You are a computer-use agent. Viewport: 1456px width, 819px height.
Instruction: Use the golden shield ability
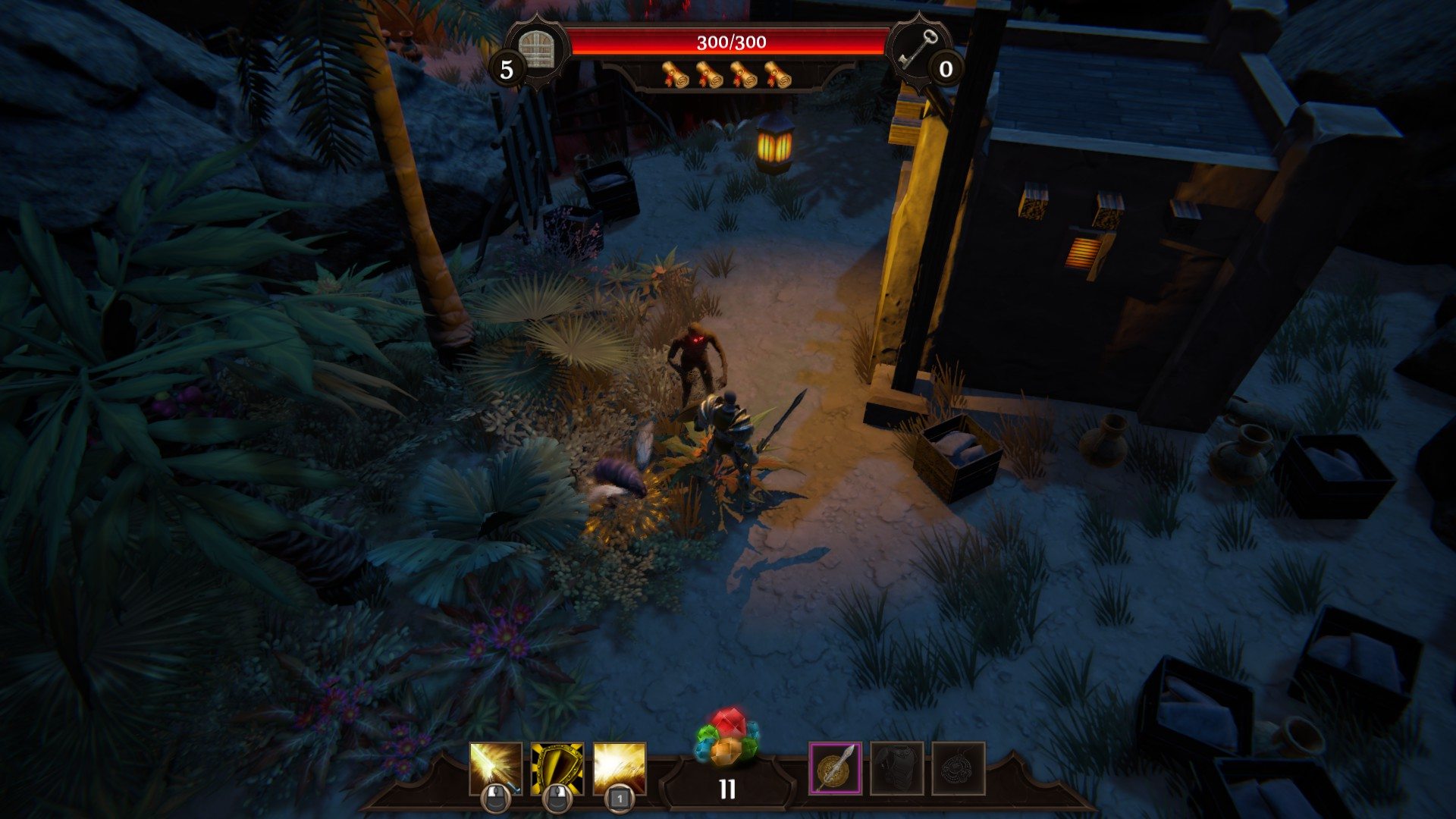point(557,768)
